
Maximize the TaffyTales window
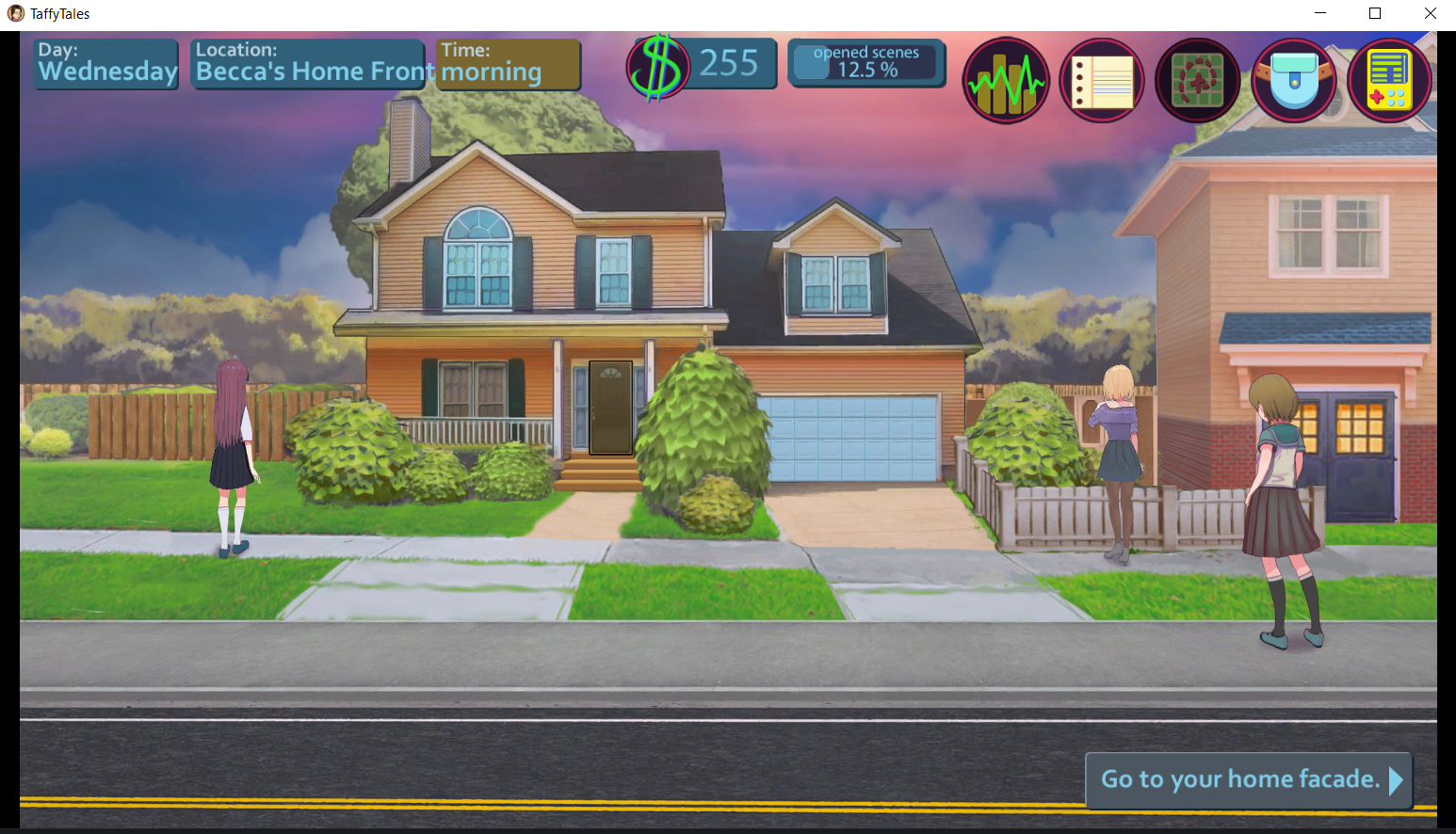pos(1375,13)
